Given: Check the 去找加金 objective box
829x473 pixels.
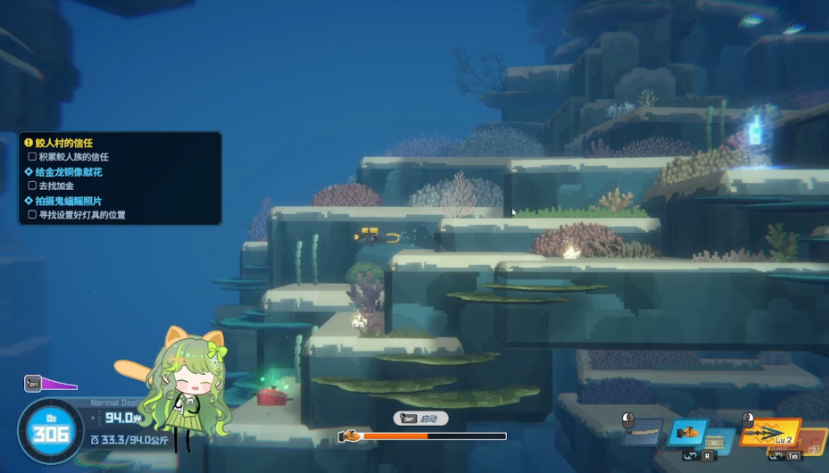Looking at the screenshot, I should (32, 186).
